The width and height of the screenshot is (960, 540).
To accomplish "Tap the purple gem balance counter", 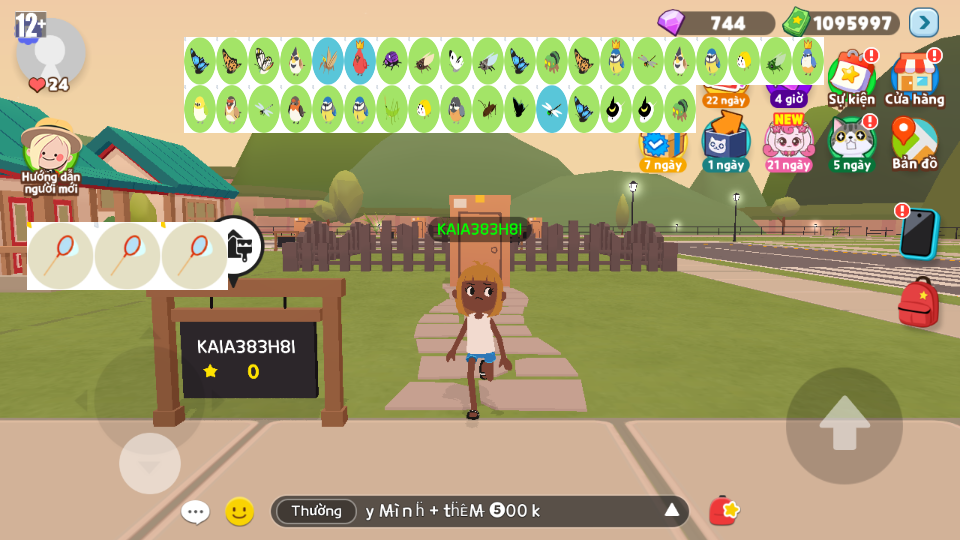I will click(716, 22).
